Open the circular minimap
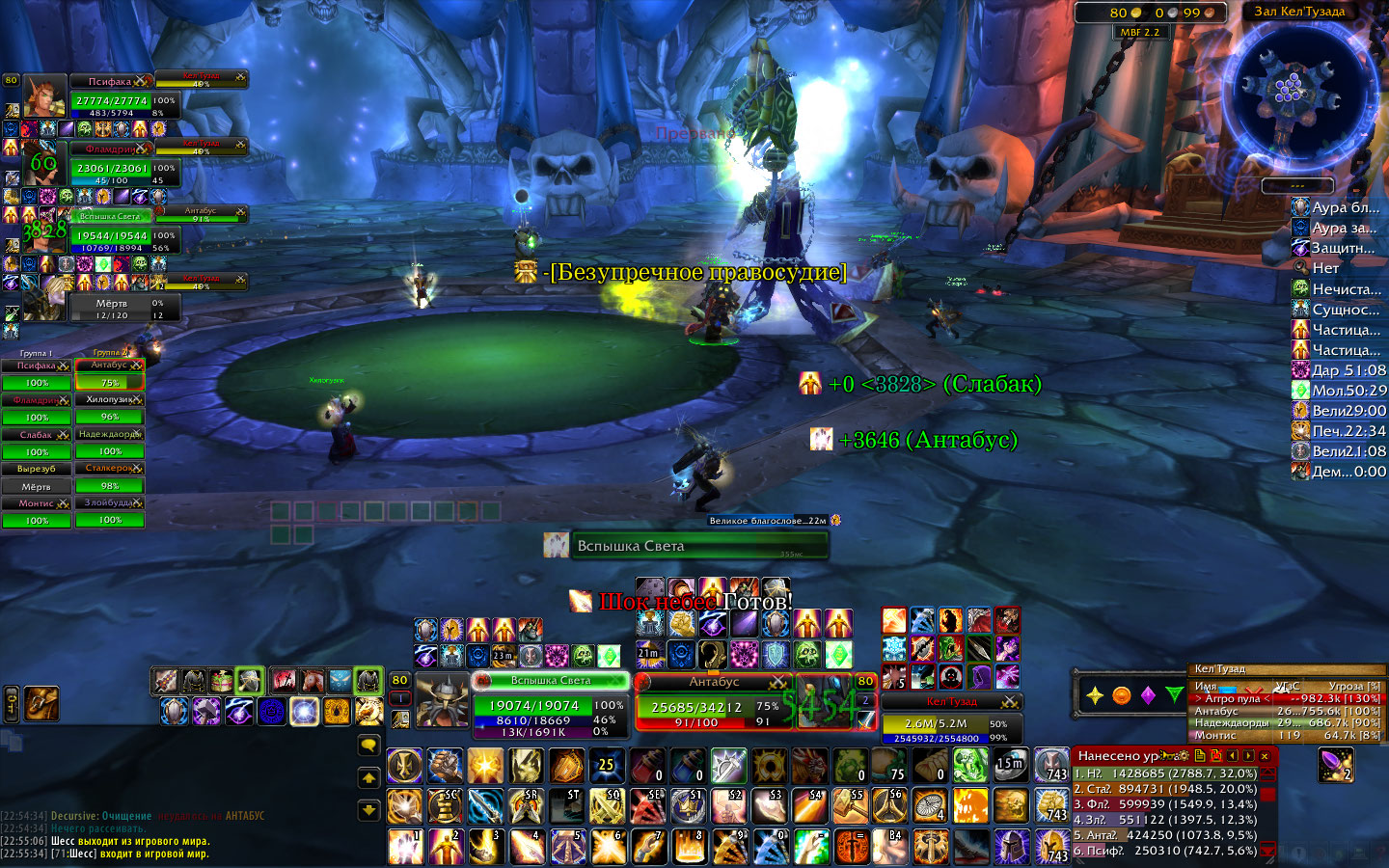The width and height of the screenshot is (1389, 868). [x=1294, y=92]
